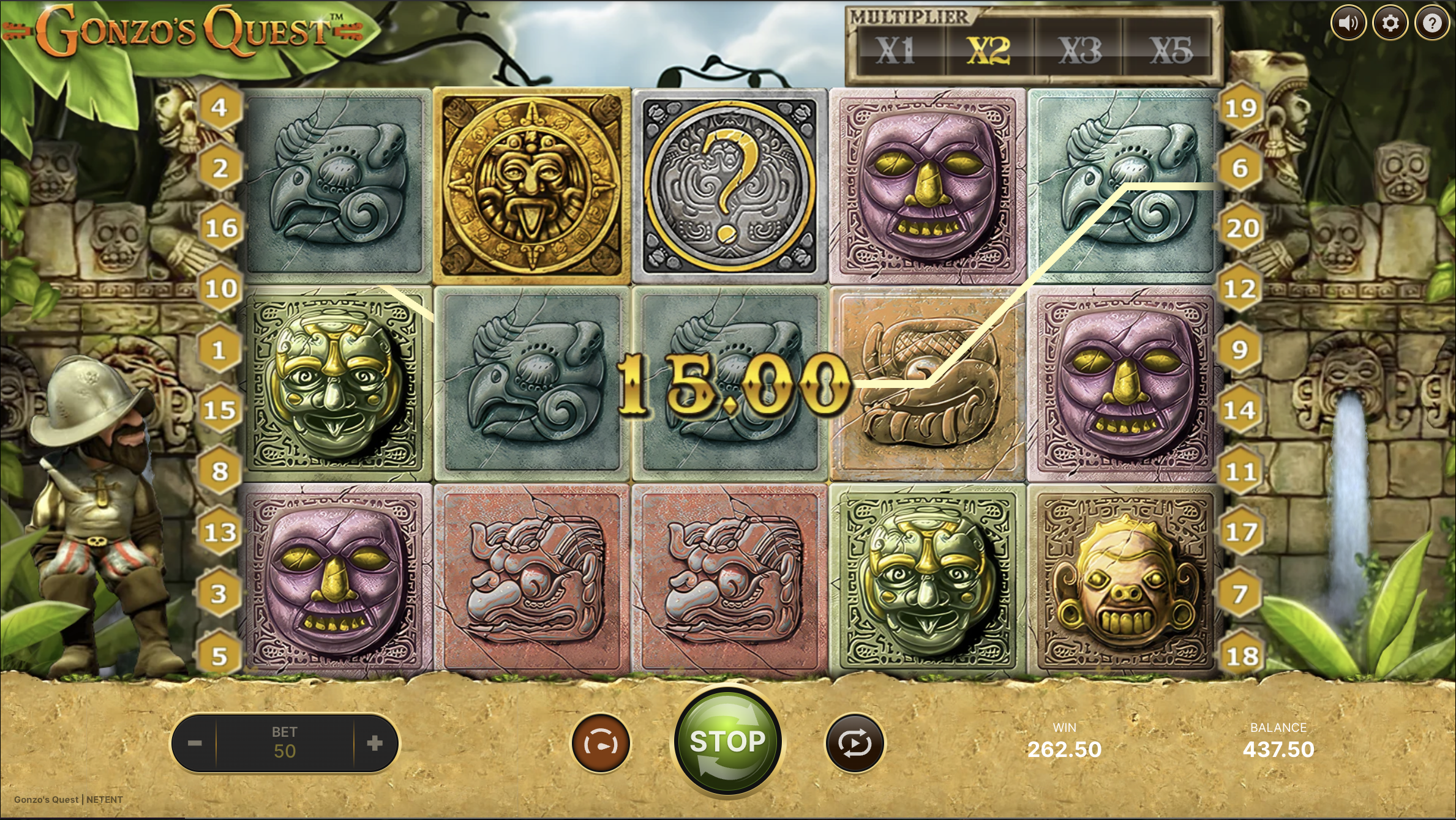This screenshot has height=820, width=1456.
Task: Show the help question mark info
Action: [1432, 23]
